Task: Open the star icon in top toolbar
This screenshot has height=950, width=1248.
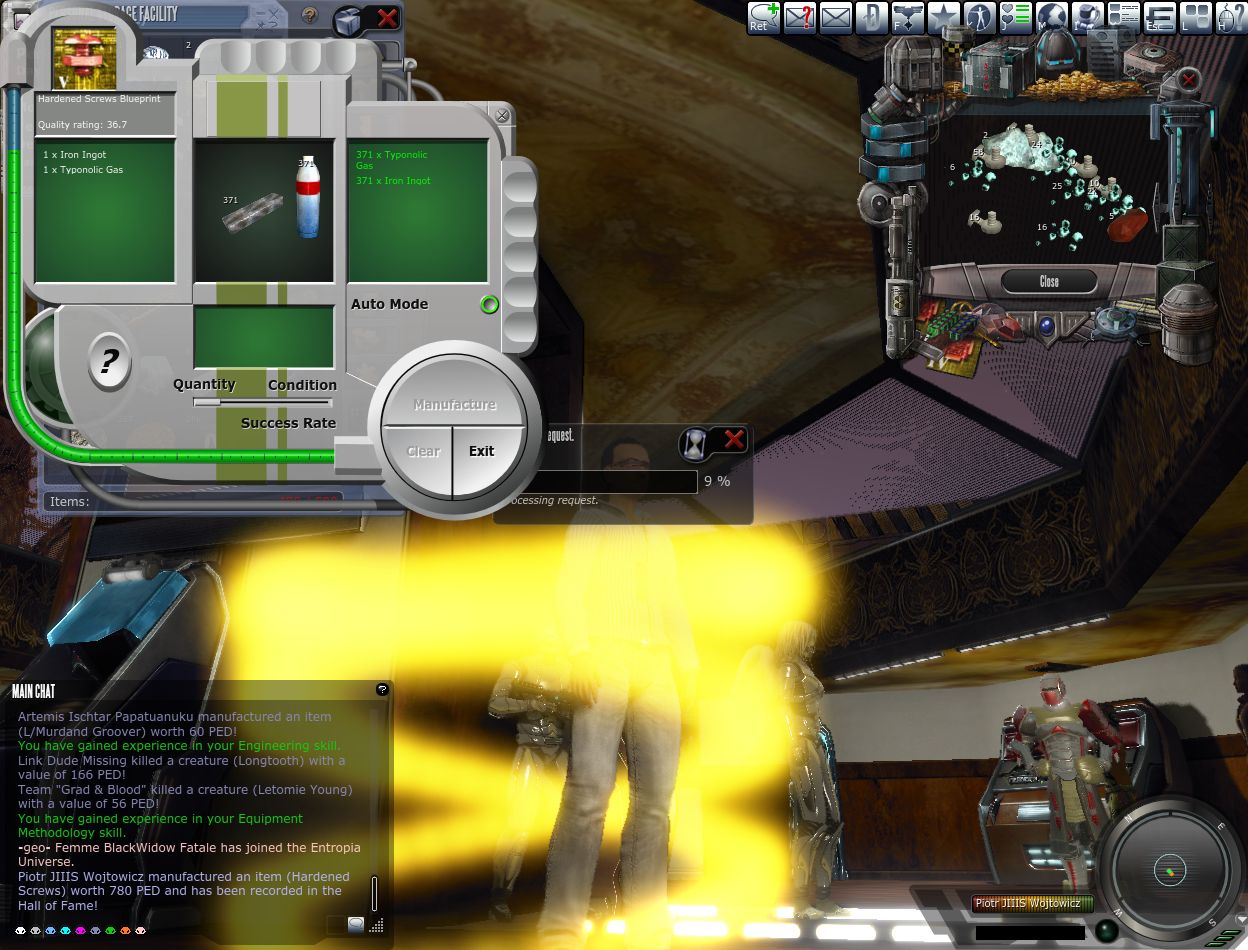Action: click(x=943, y=17)
